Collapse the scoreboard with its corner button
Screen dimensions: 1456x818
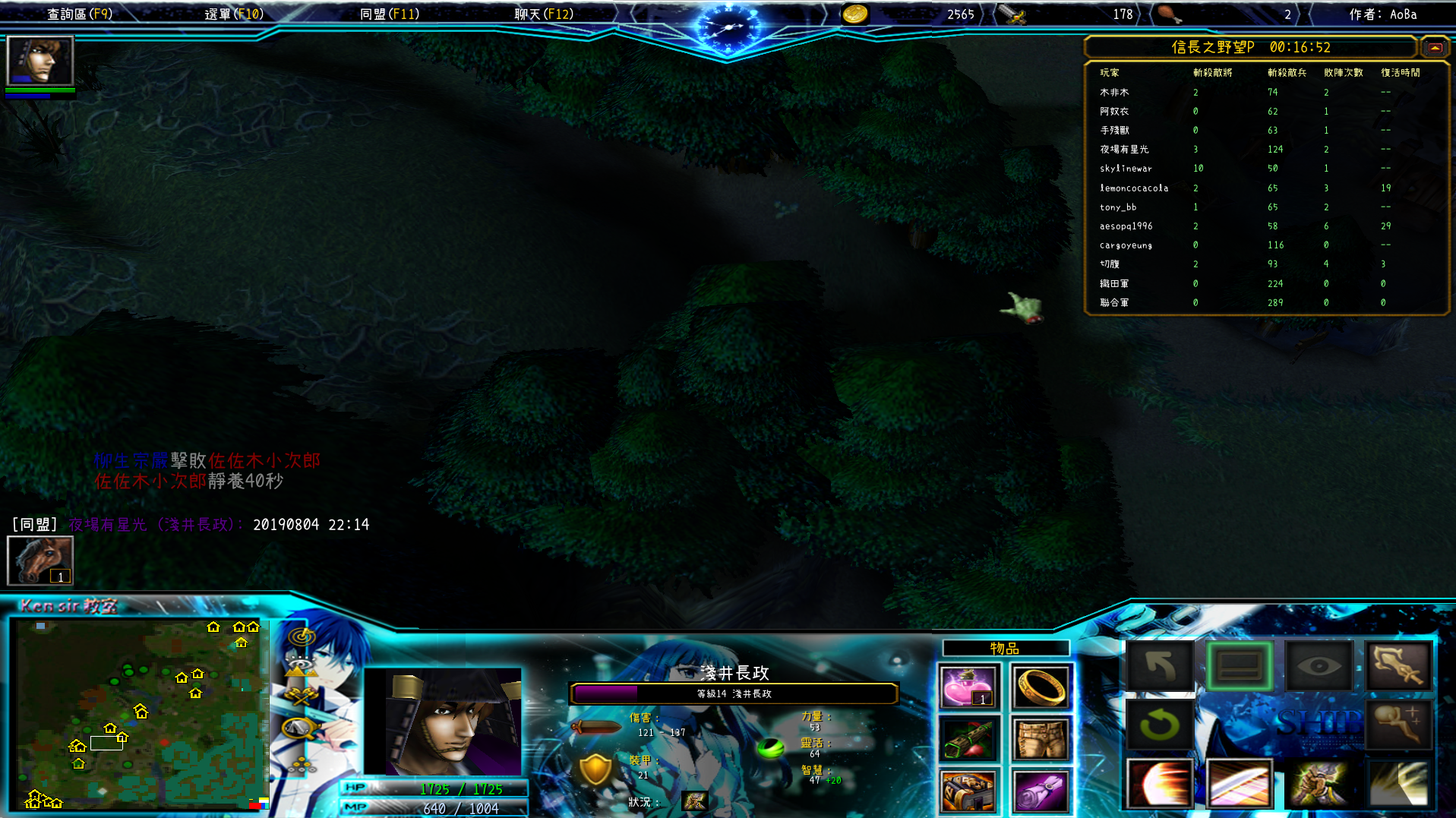[1434, 47]
